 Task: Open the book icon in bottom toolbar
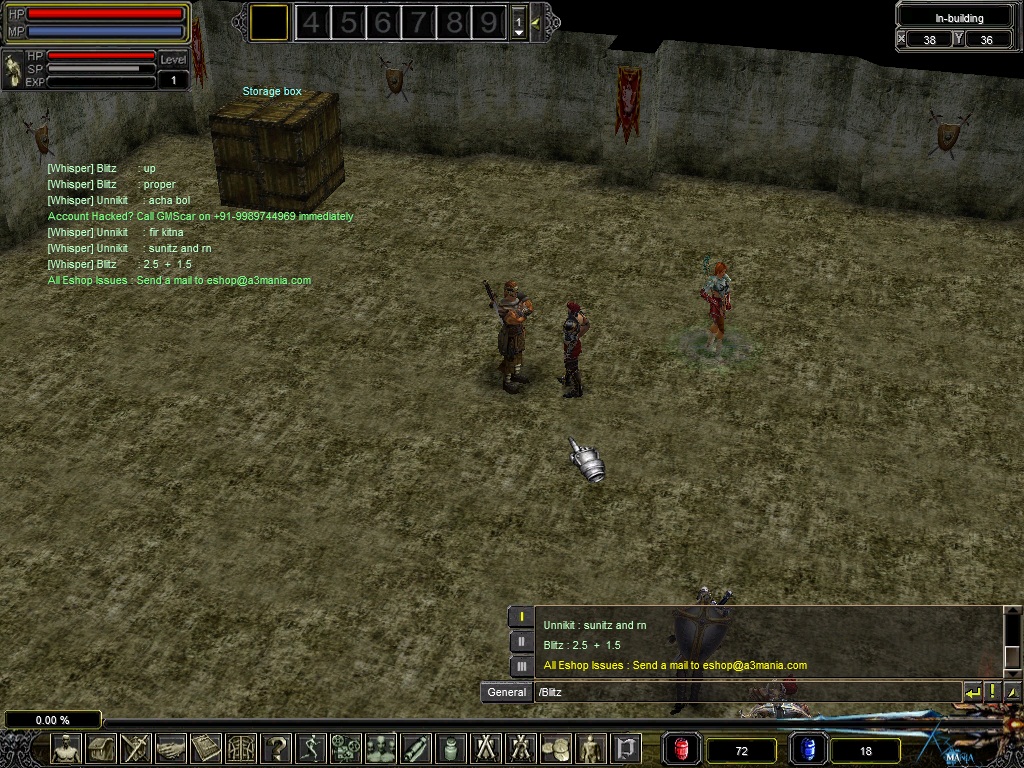point(206,748)
